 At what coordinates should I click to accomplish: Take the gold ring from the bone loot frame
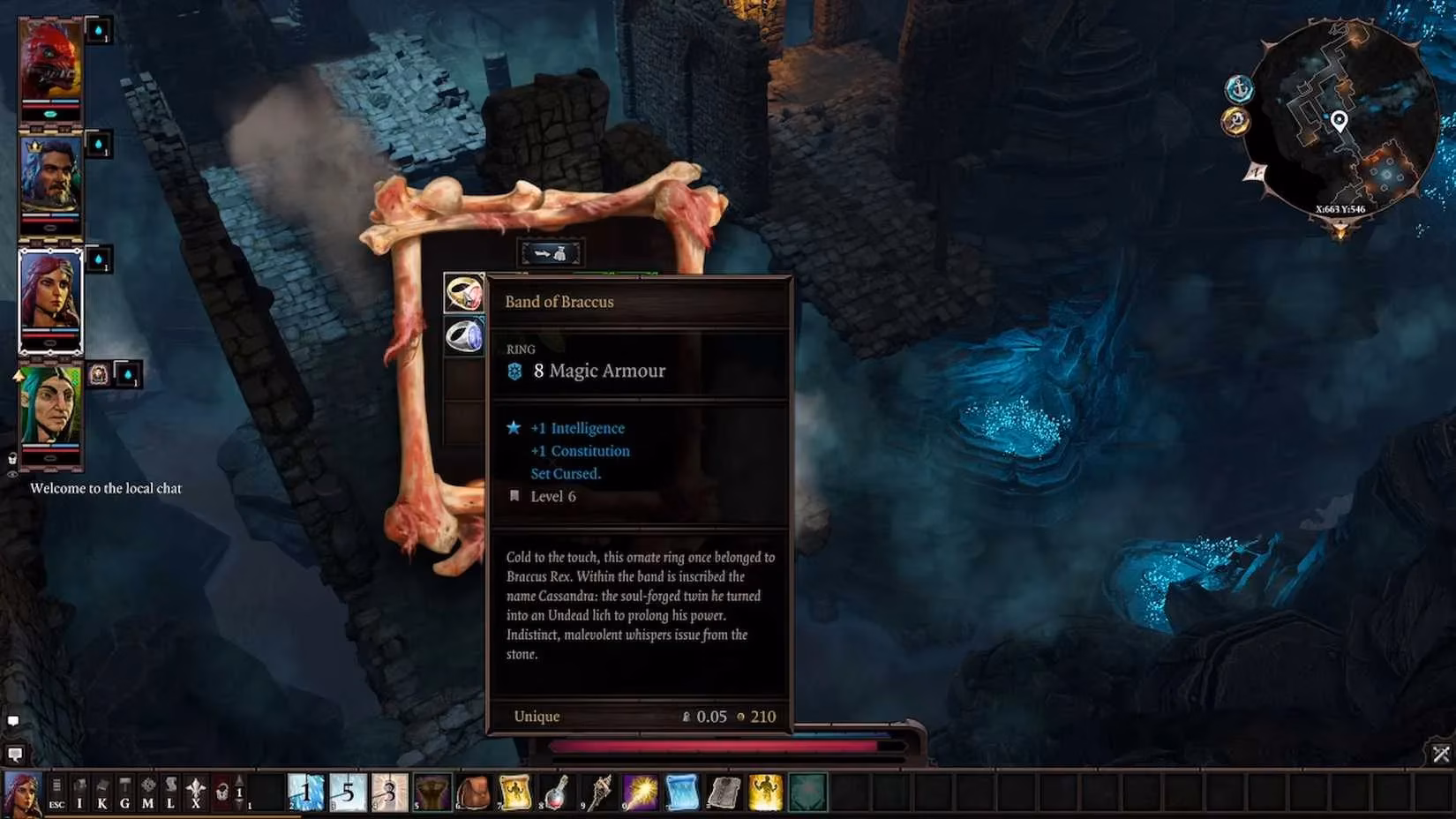463,291
